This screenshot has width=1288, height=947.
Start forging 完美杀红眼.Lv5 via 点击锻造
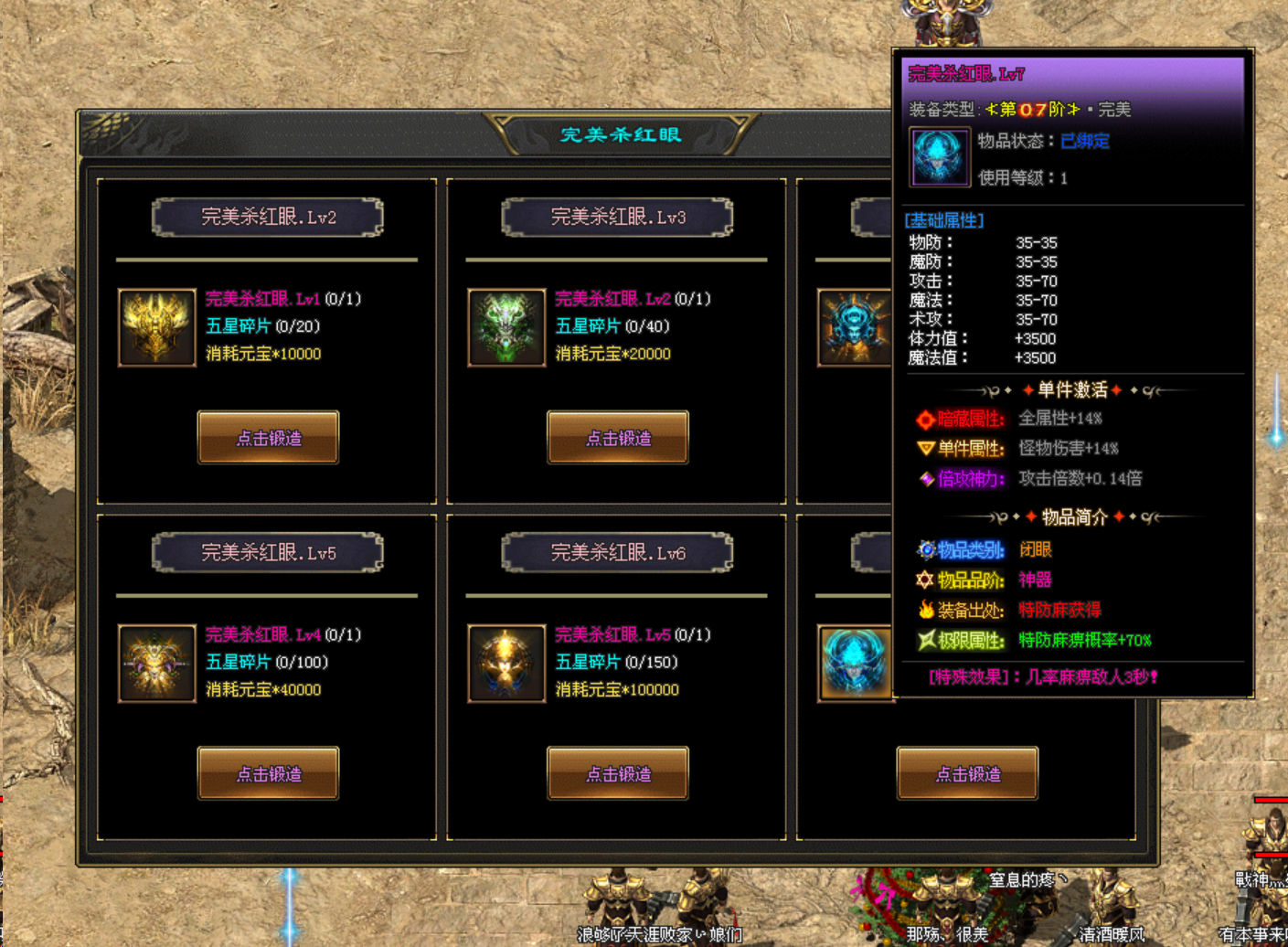coord(268,773)
